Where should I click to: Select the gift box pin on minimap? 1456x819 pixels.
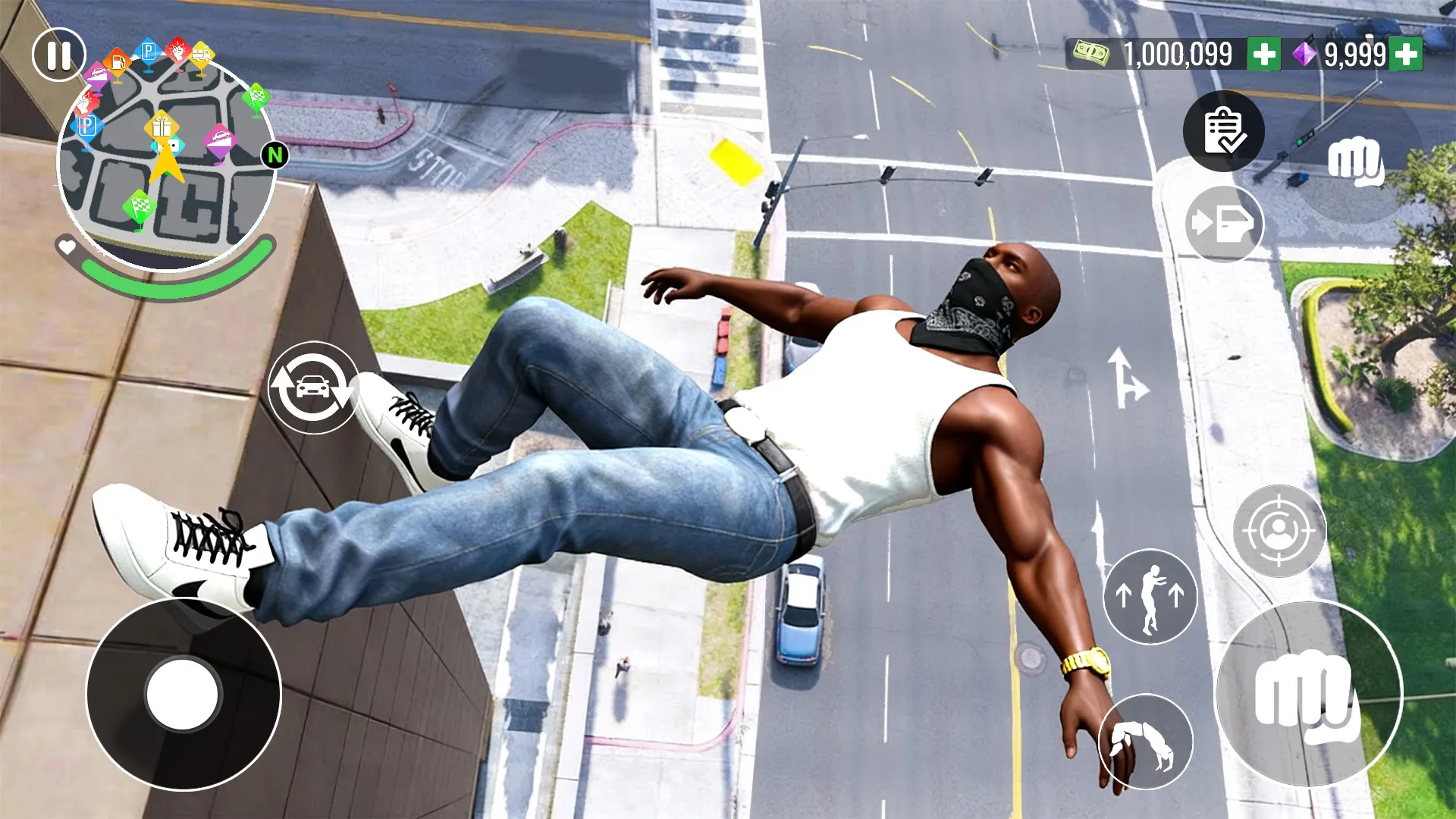tap(162, 127)
